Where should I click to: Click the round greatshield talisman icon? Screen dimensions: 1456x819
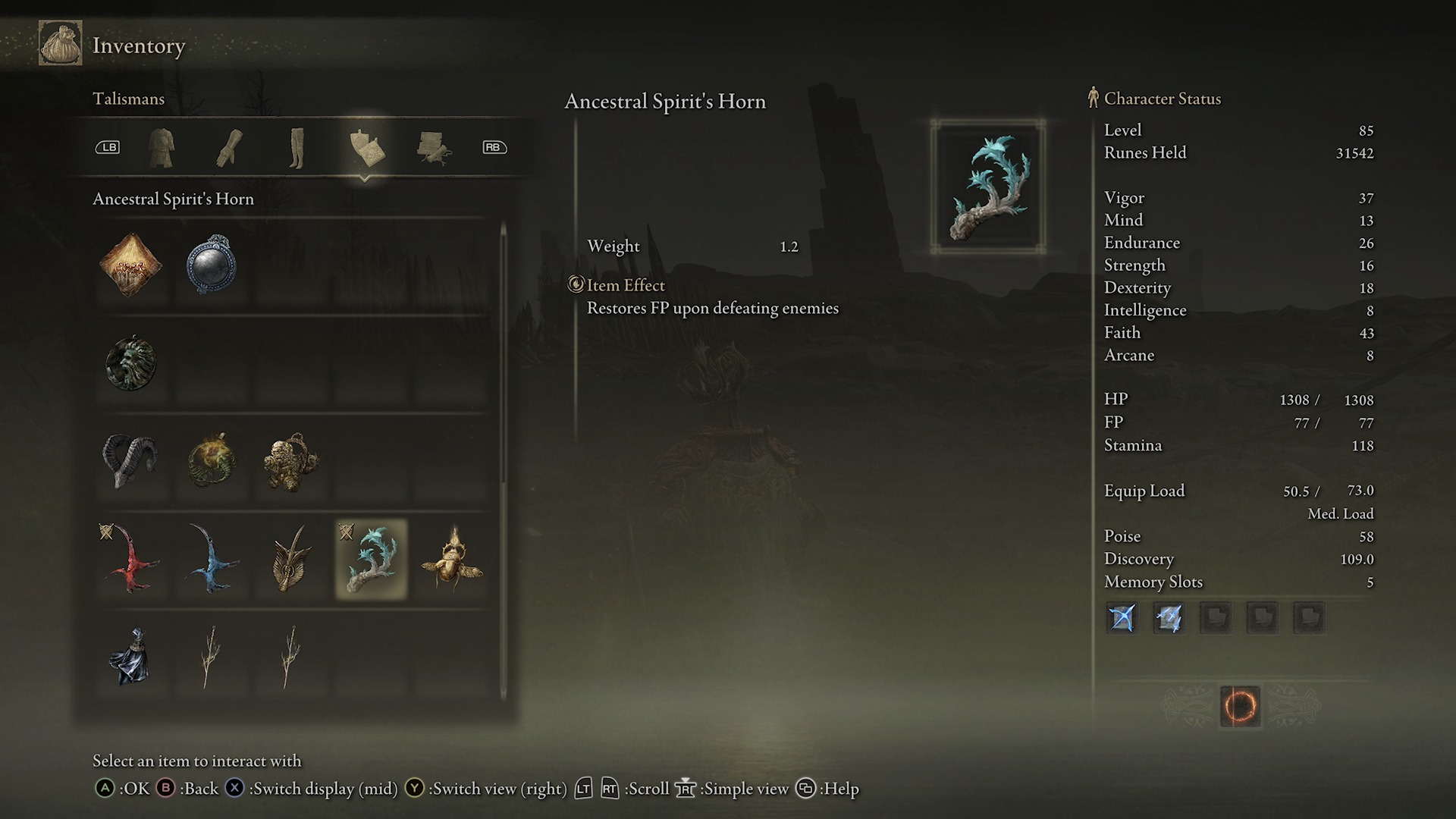[211, 265]
